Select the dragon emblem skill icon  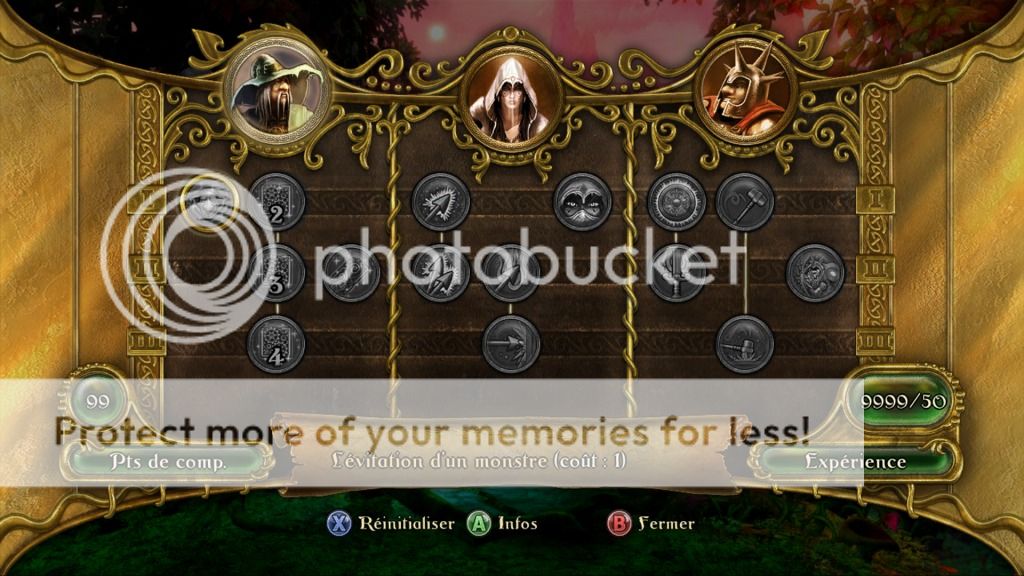coord(815,272)
